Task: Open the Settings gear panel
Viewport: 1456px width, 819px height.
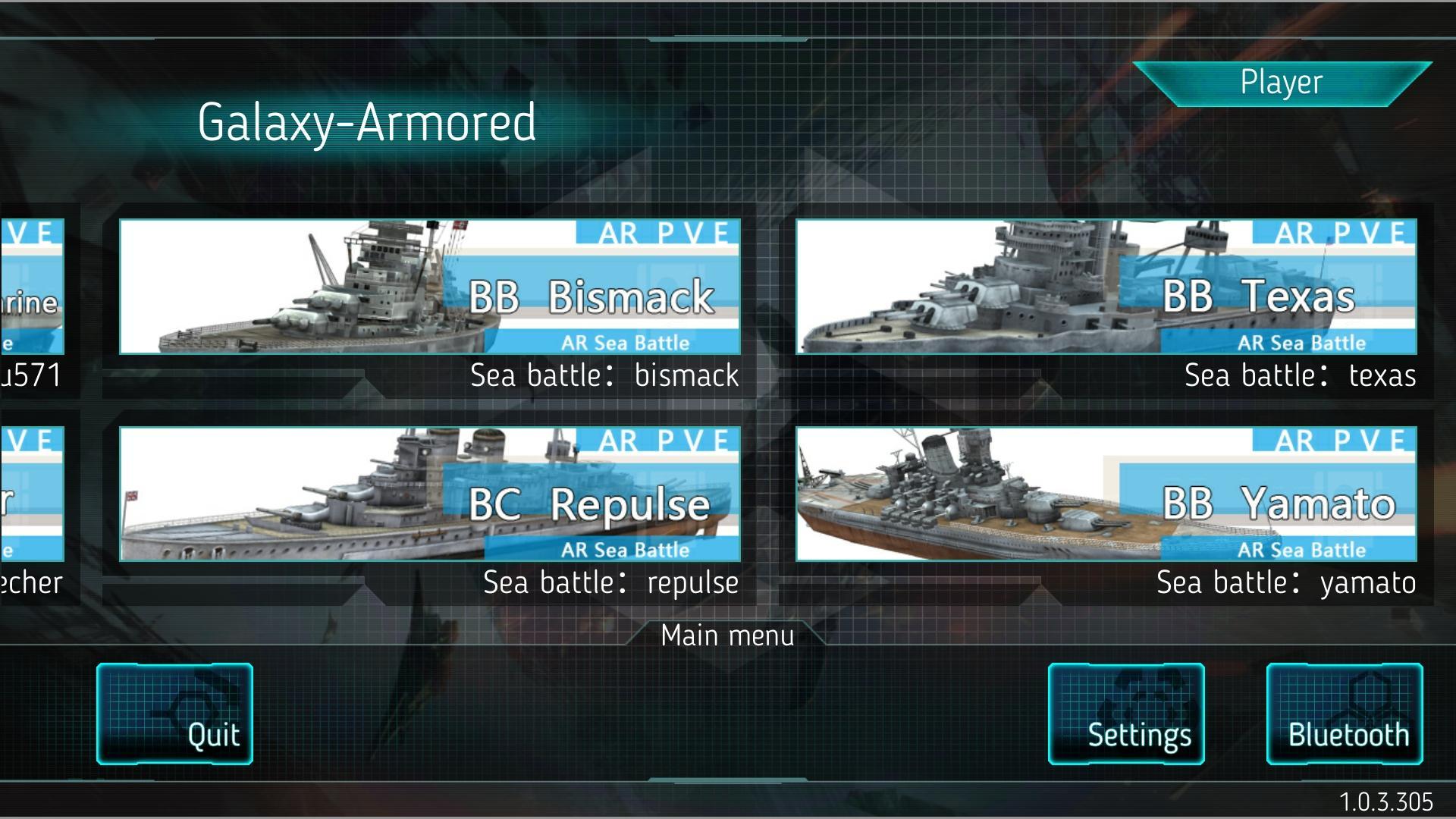Action: pyautogui.click(x=1125, y=713)
